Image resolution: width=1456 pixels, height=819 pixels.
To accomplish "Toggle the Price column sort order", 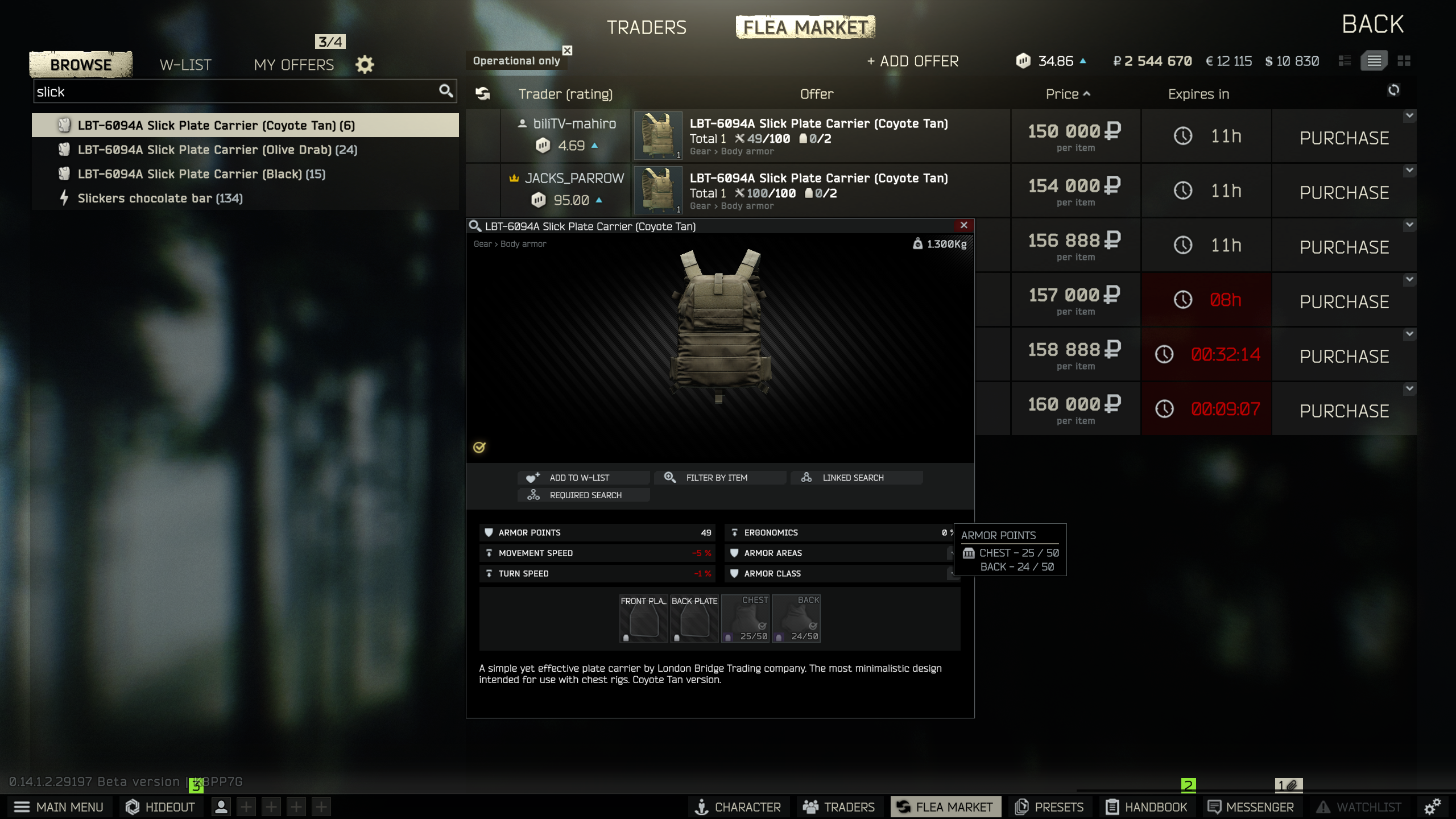I will click(x=1068, y=94).
